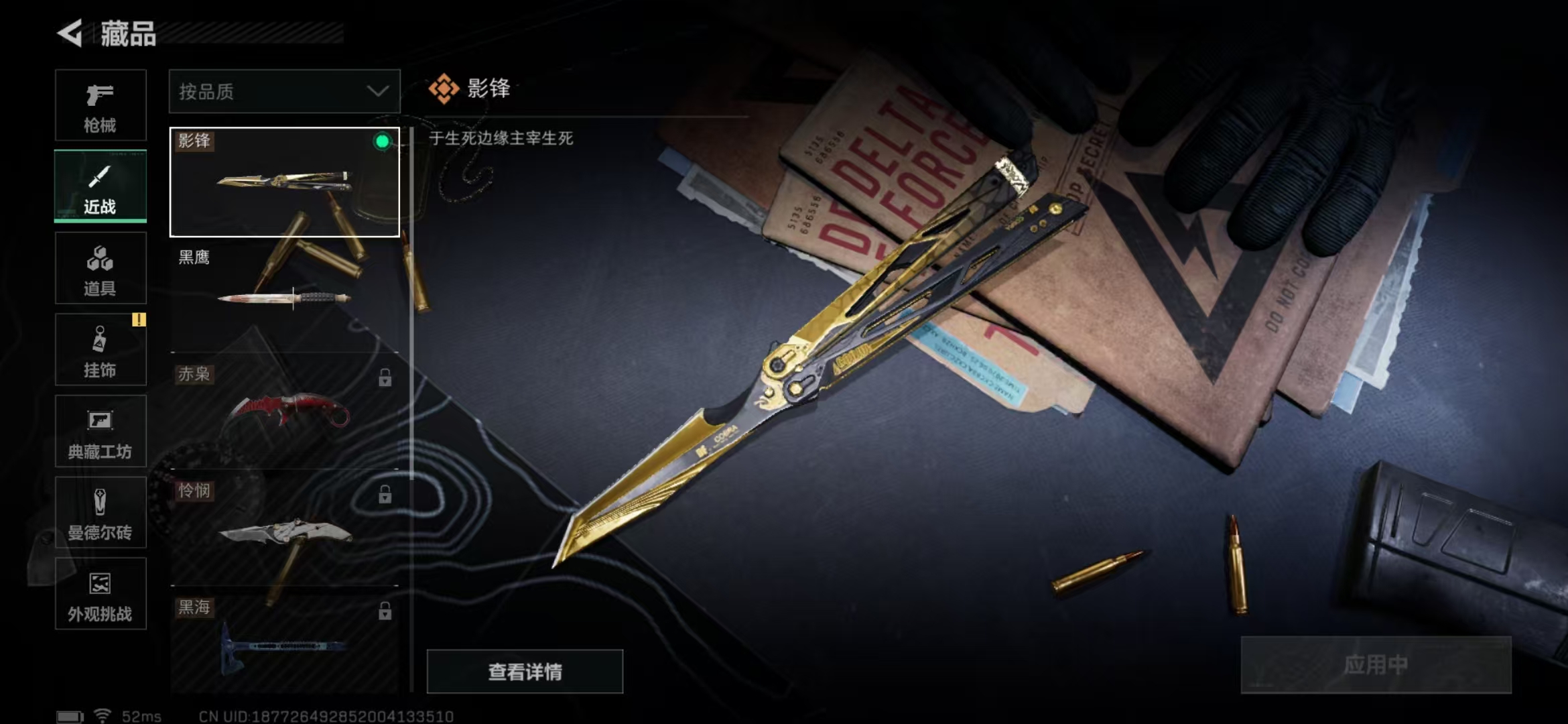The width and height of the screenshot is (1568, 724).
Task: Open the 道具 props category
Action: 101,268
